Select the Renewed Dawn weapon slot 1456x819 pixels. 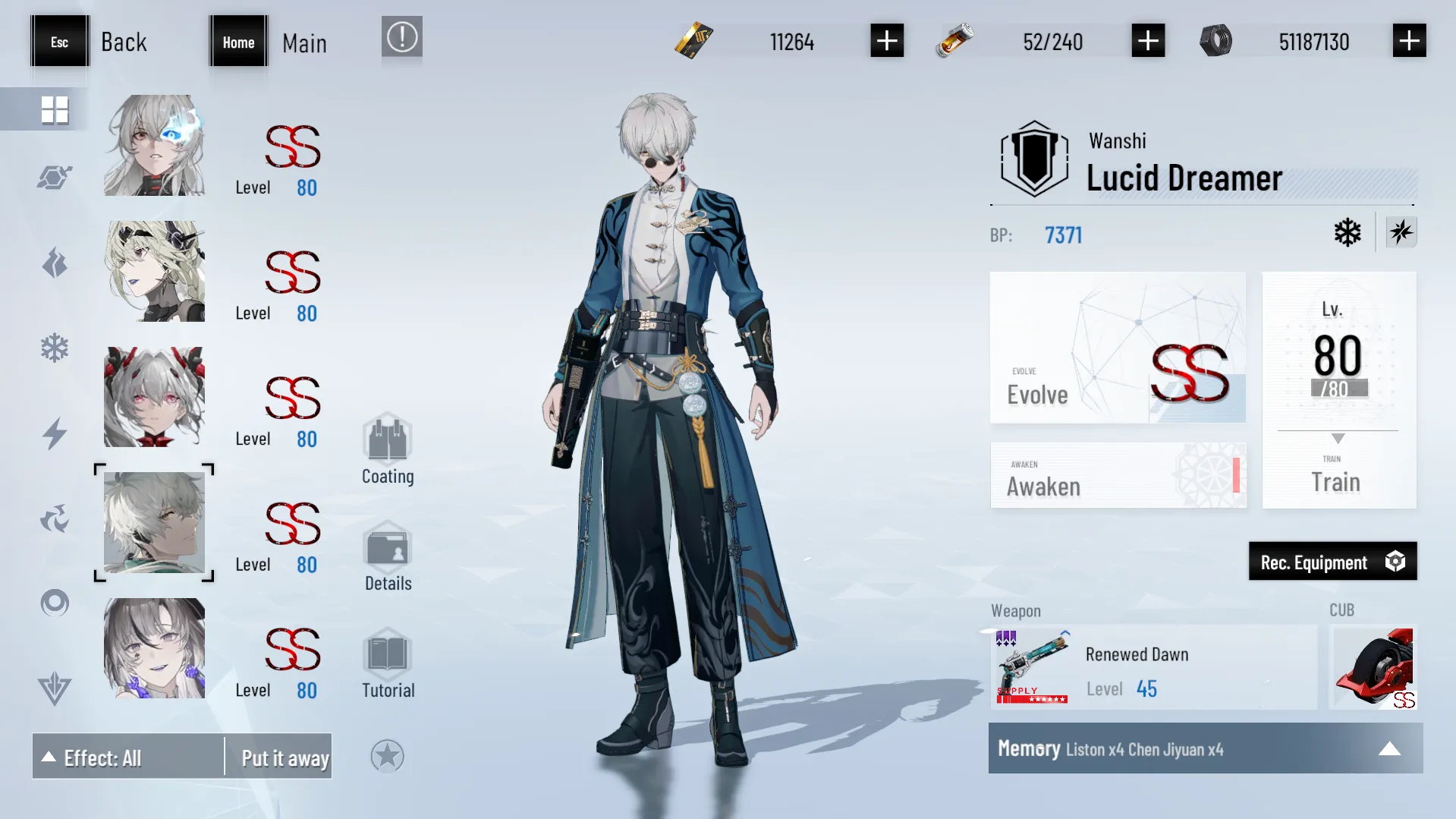(1153, 668)
